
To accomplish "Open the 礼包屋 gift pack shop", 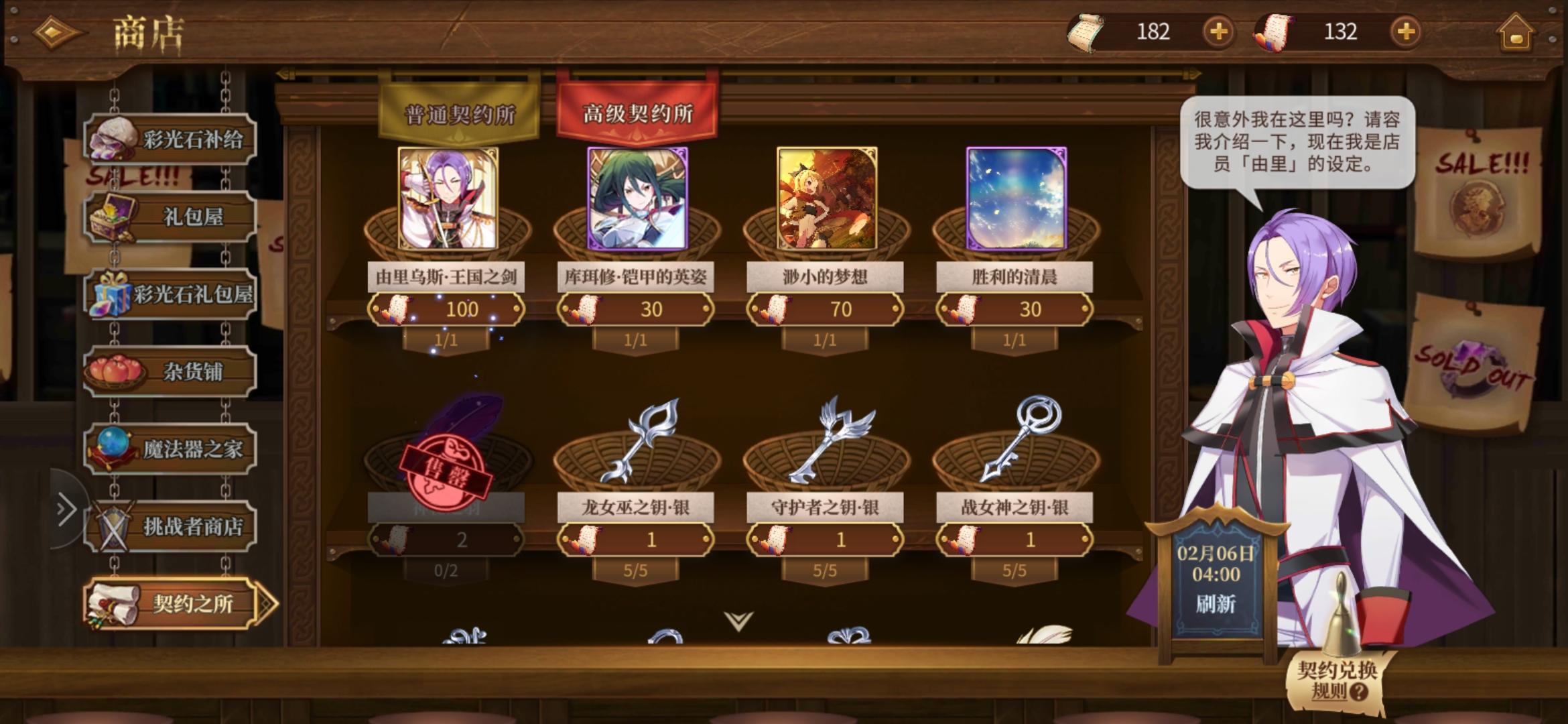I will click(170, 216).
